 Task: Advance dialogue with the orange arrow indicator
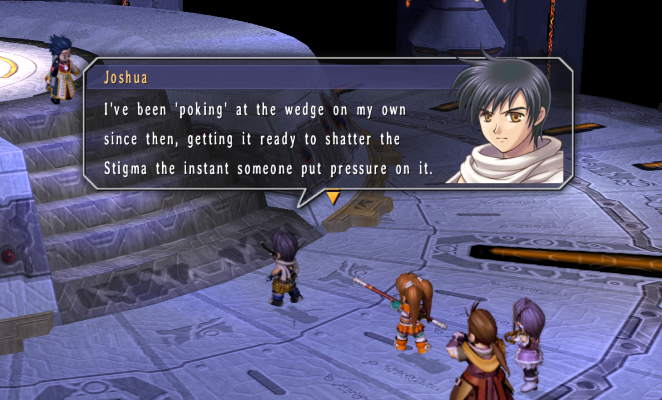(333, 198)
